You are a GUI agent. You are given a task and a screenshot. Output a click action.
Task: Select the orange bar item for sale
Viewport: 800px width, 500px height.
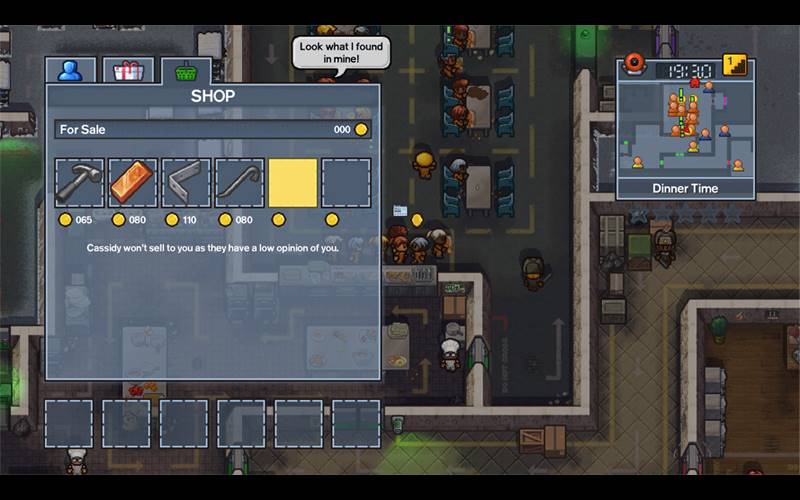(133, 183)
